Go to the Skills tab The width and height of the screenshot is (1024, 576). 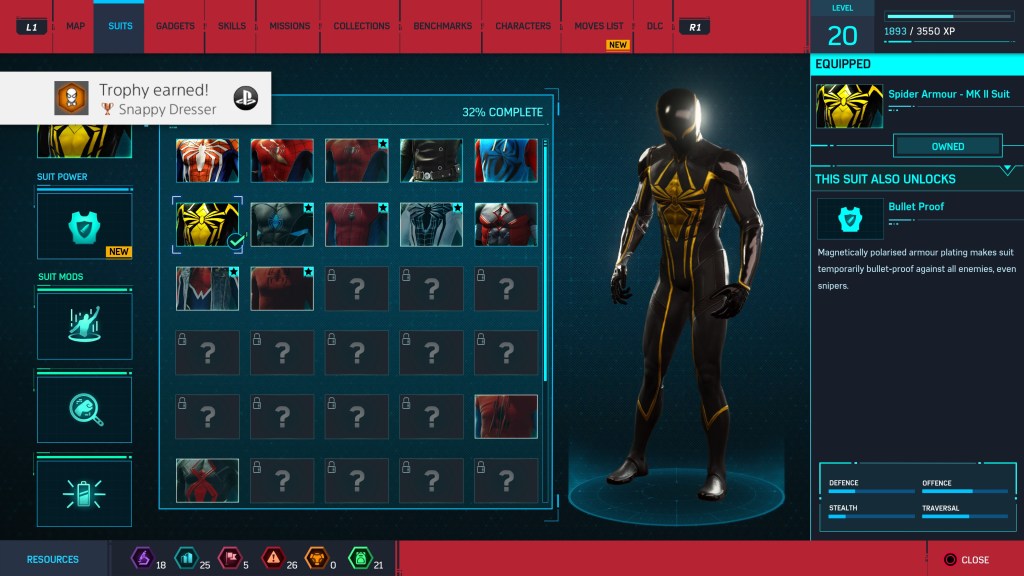(231, 26)
